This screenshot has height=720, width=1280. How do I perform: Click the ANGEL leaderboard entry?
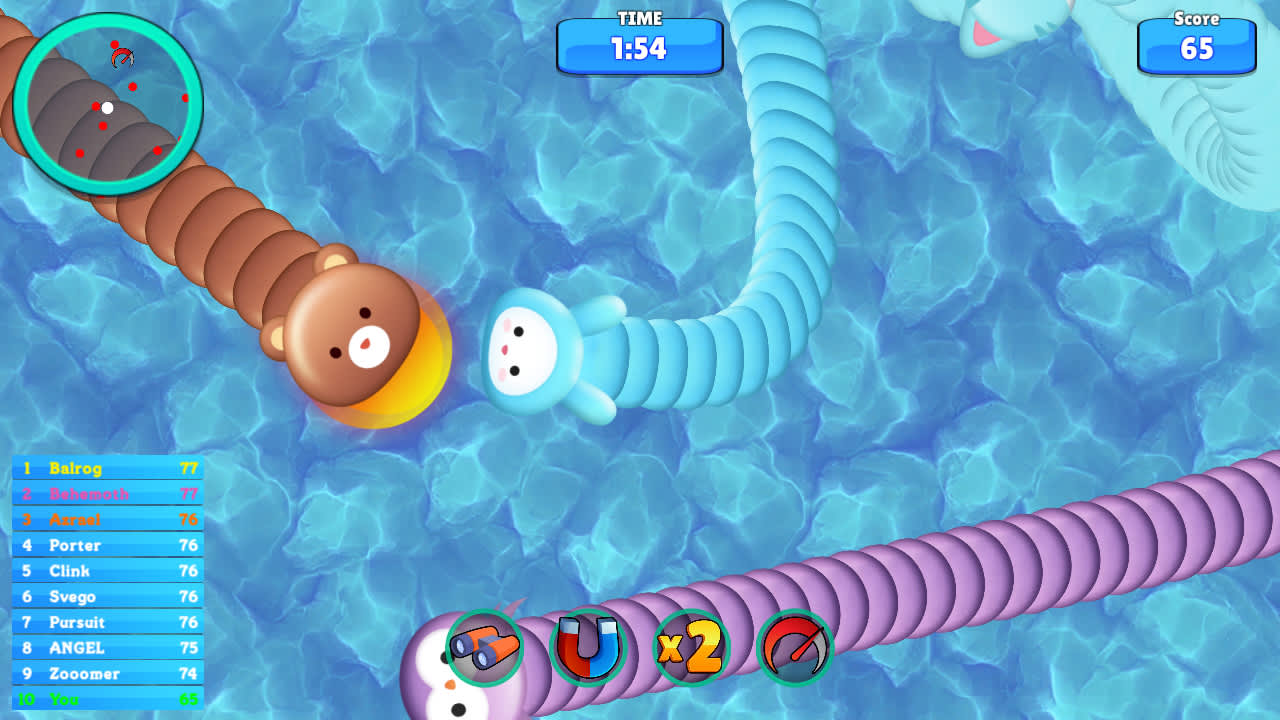click(107, 647)
